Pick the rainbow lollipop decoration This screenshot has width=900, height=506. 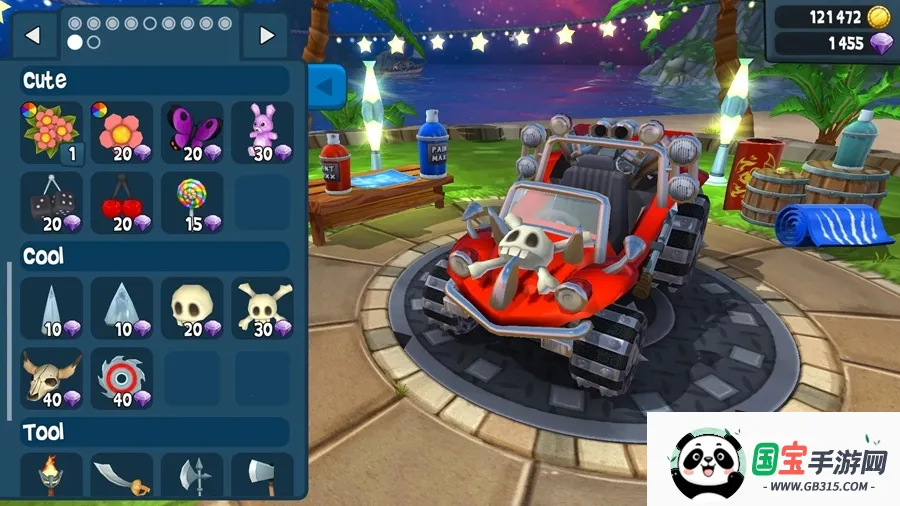192,202
